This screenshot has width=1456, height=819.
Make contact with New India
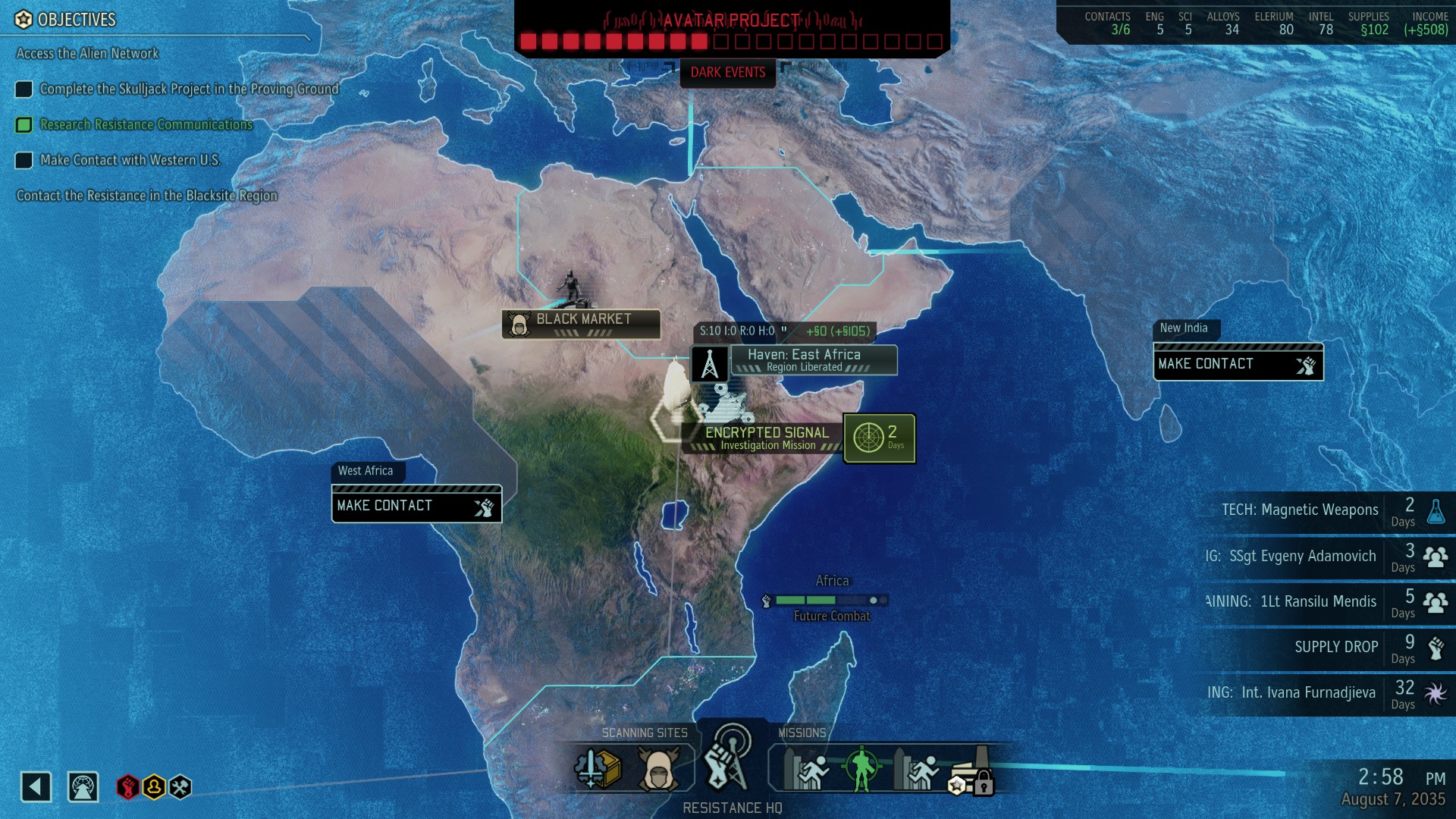click(x=1238, y=364)
